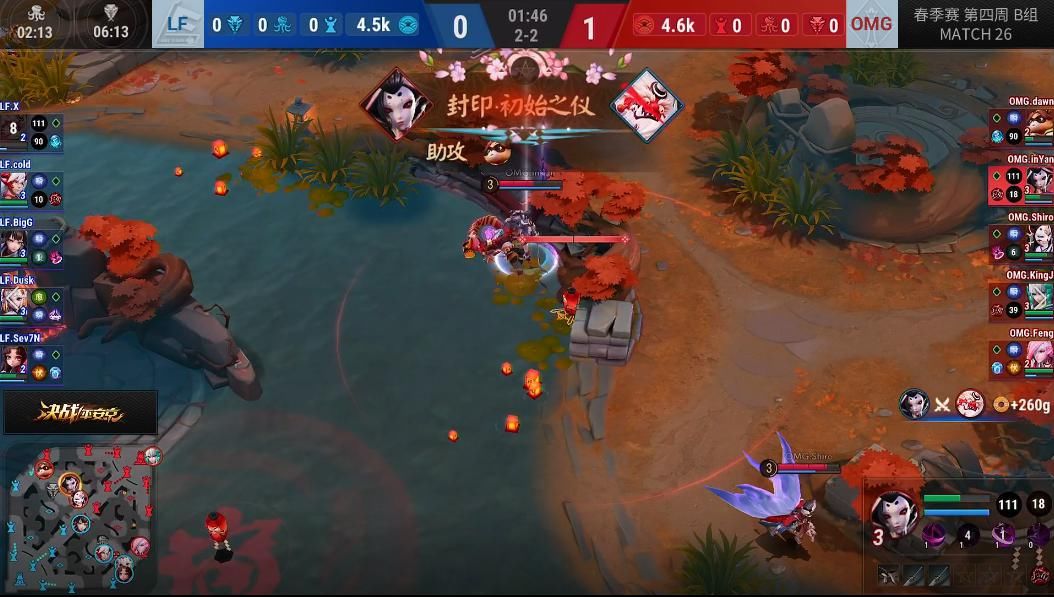Click the OMG team logo
Viewport: 1054px width, 597px height.
(x=871, y=24)
